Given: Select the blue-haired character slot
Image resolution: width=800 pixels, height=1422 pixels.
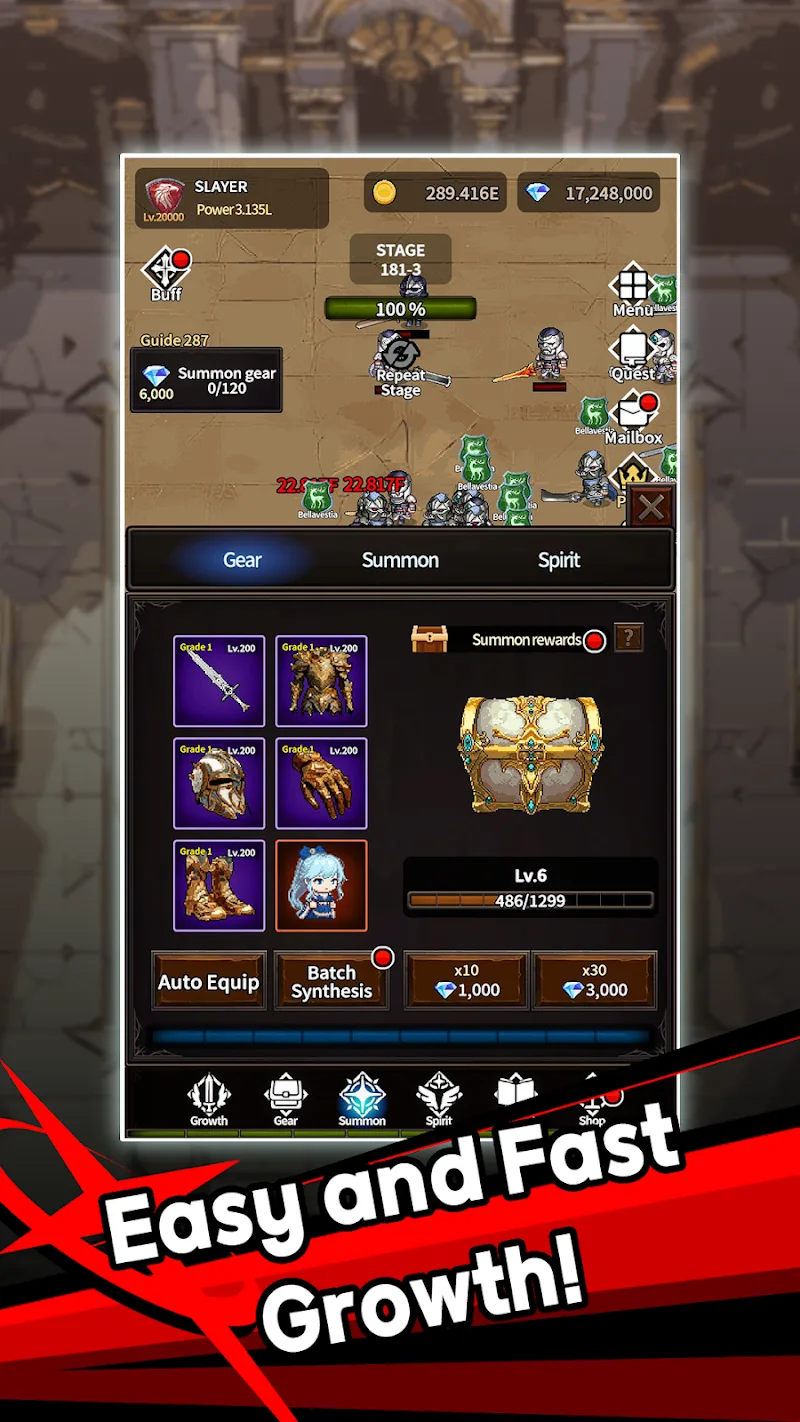Looking at the screenshot, I should (x=321, y=886).
